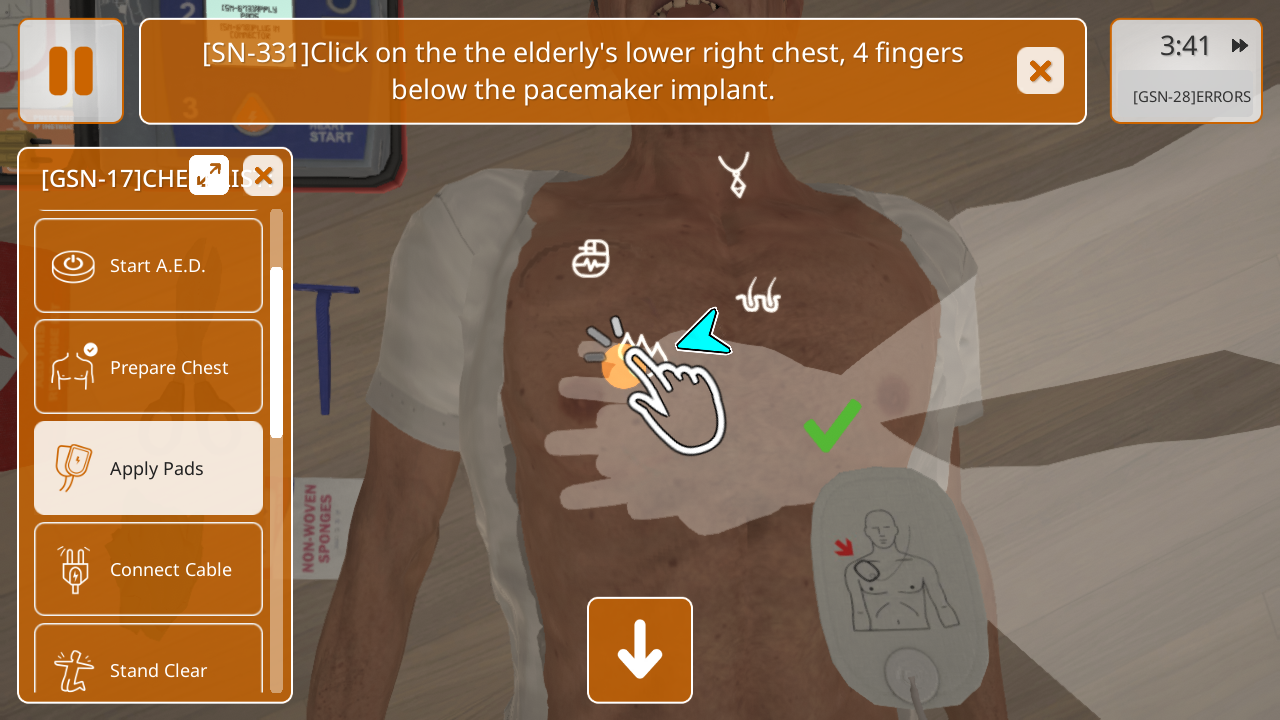1280x720 pixels.
Task: Click the down arrow button
Action: [640, 650]
